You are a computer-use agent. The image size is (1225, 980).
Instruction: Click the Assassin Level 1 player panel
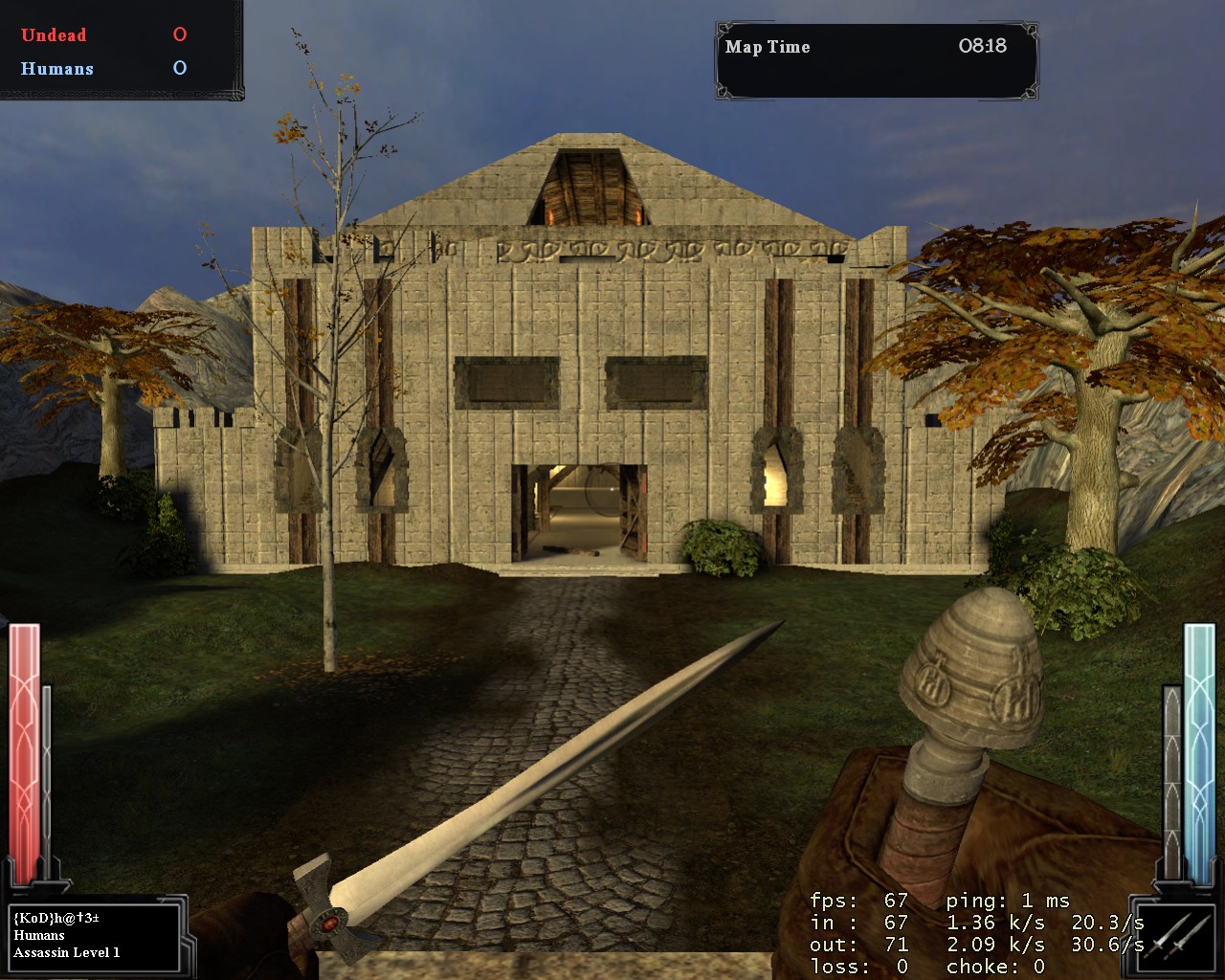pos(94,935)
